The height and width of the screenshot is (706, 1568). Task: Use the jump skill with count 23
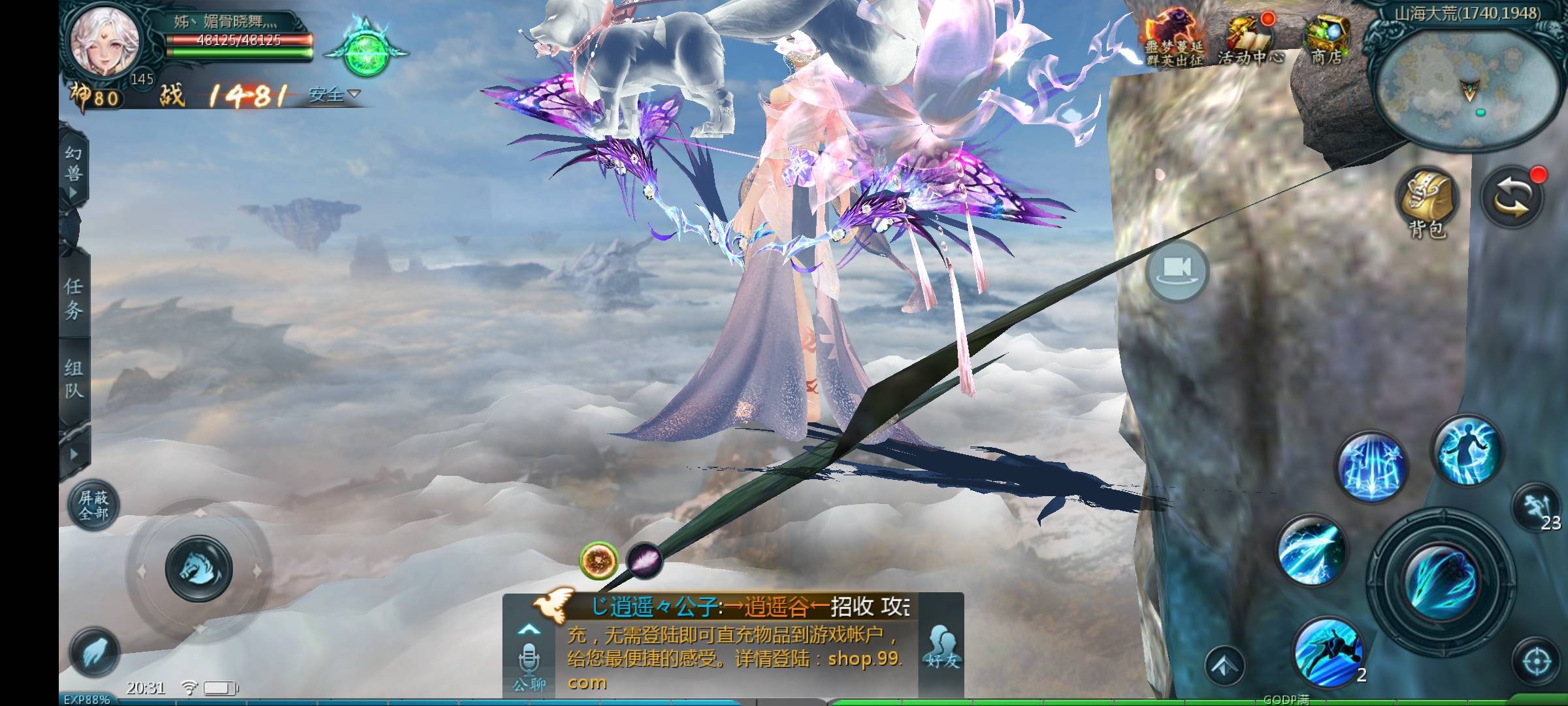(1537, 507)
